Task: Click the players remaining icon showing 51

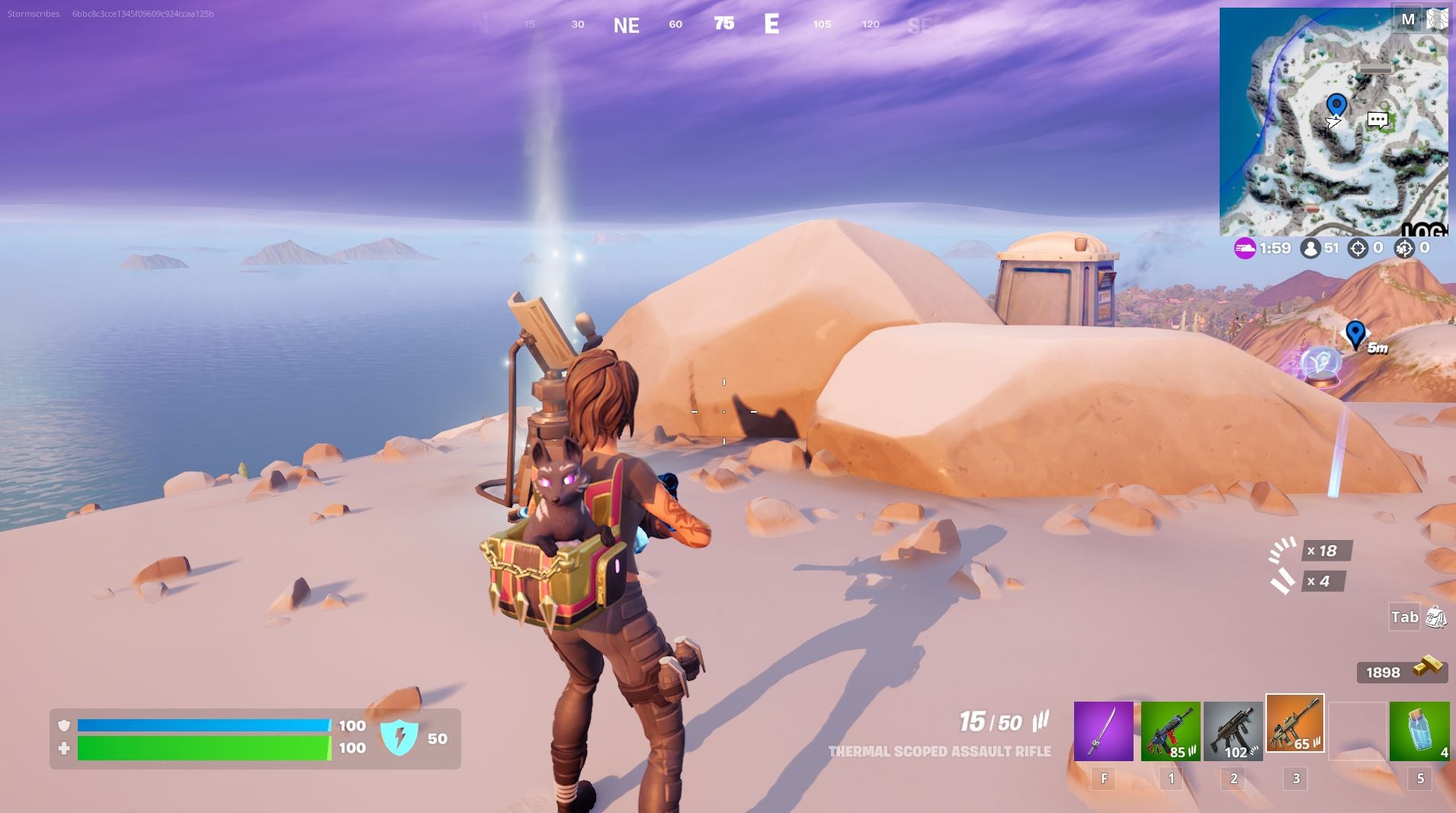Action: (1310, 248)
